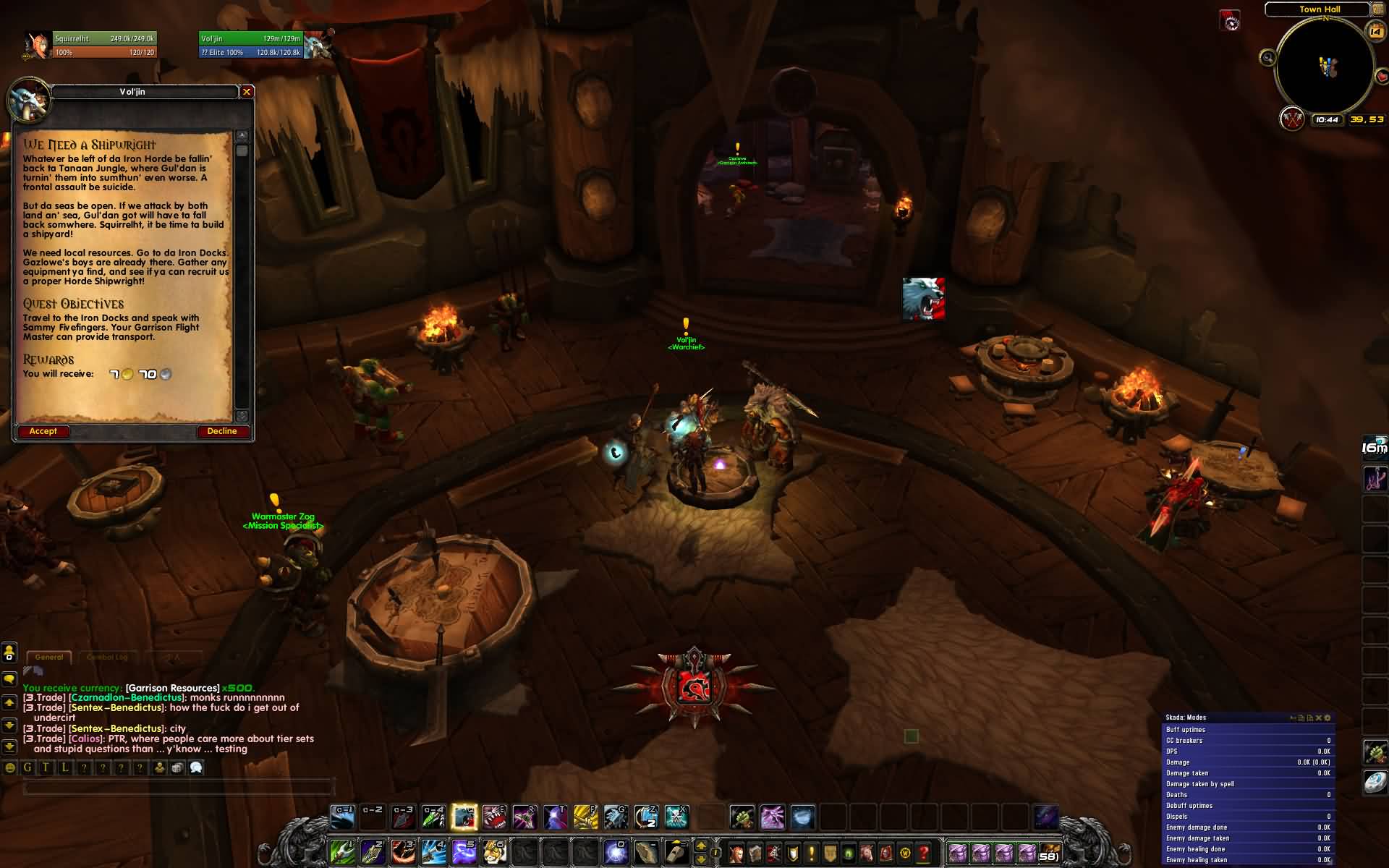Open the garrison report crossed-axes button
Image resolution: width=1389 pixels, height=868 pixels.
tap(1291, 119)
